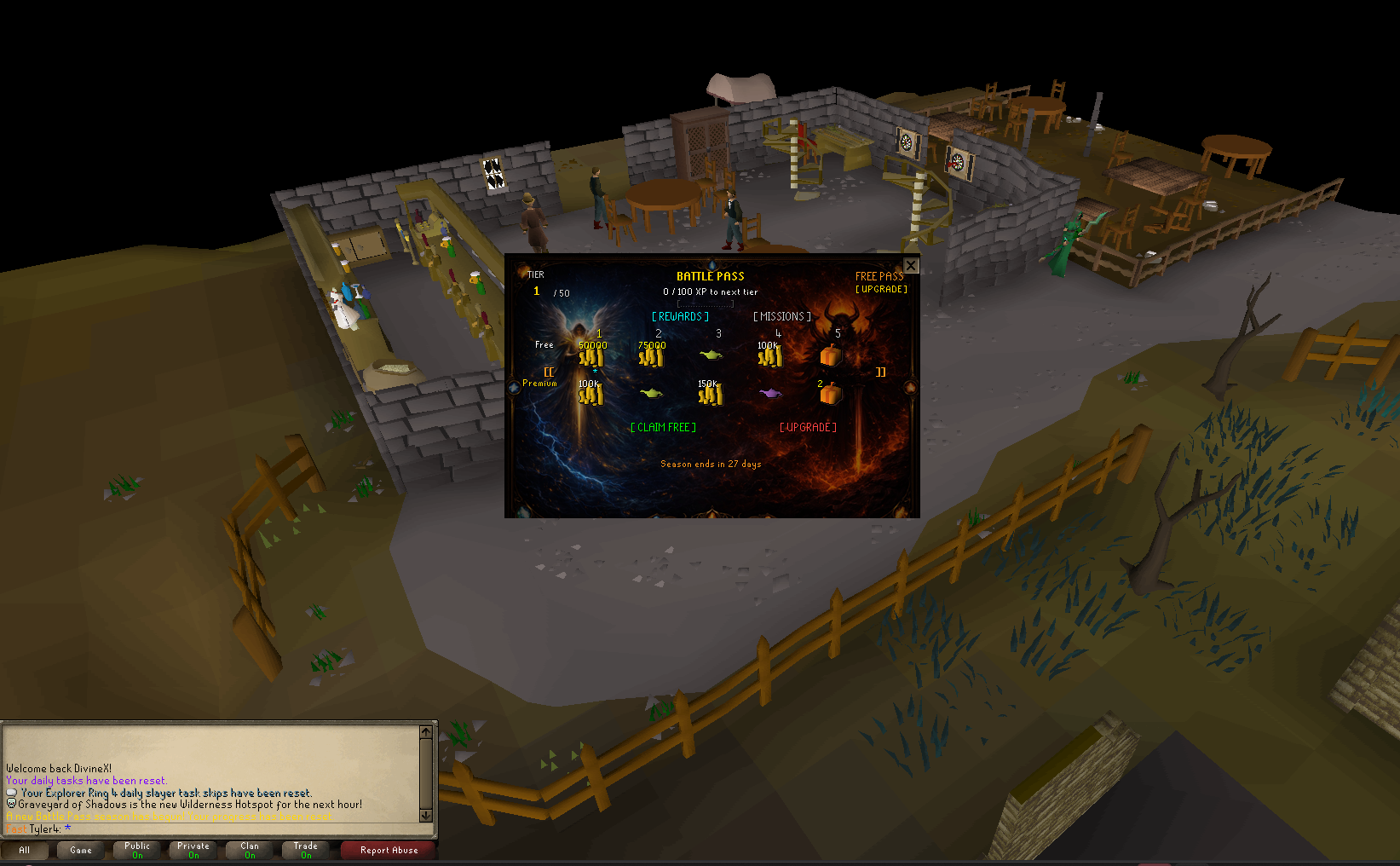This screenshot has height=866, width=1400.
Task: Select the present reward on tier 5
Action: pos(830,355)
